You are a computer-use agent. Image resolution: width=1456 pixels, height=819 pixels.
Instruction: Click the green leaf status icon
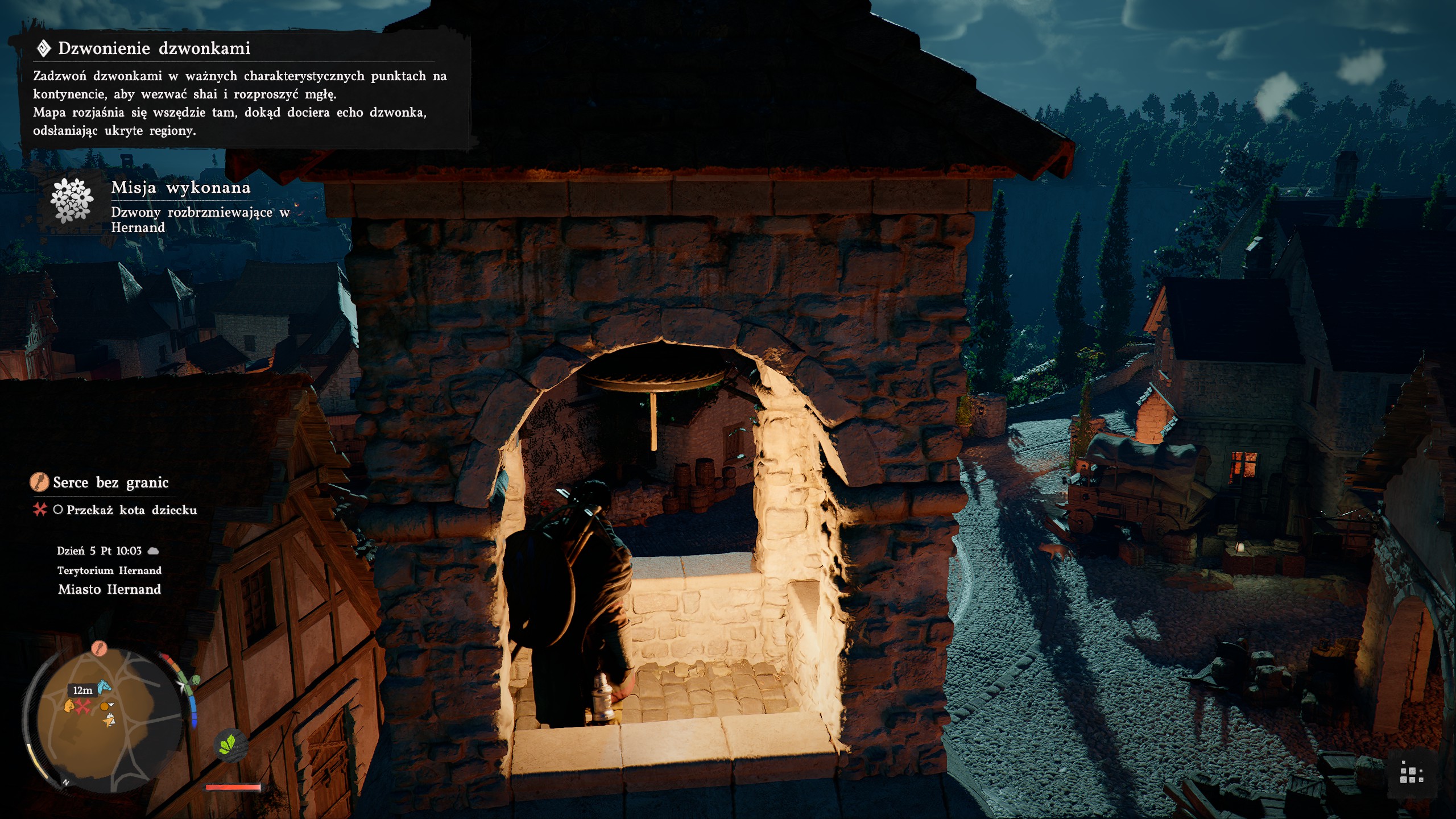228,743
